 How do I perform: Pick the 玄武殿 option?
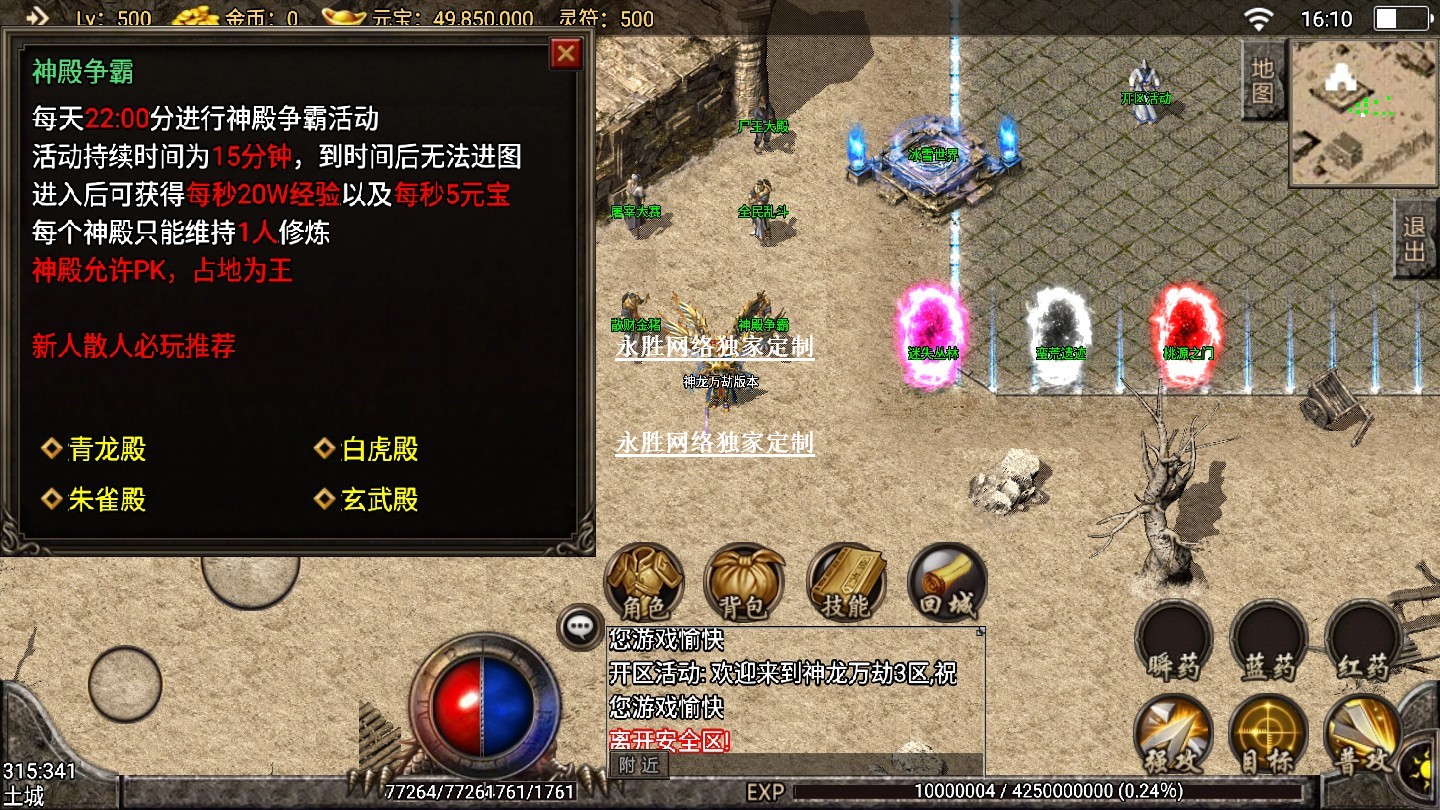click(379, 500)
